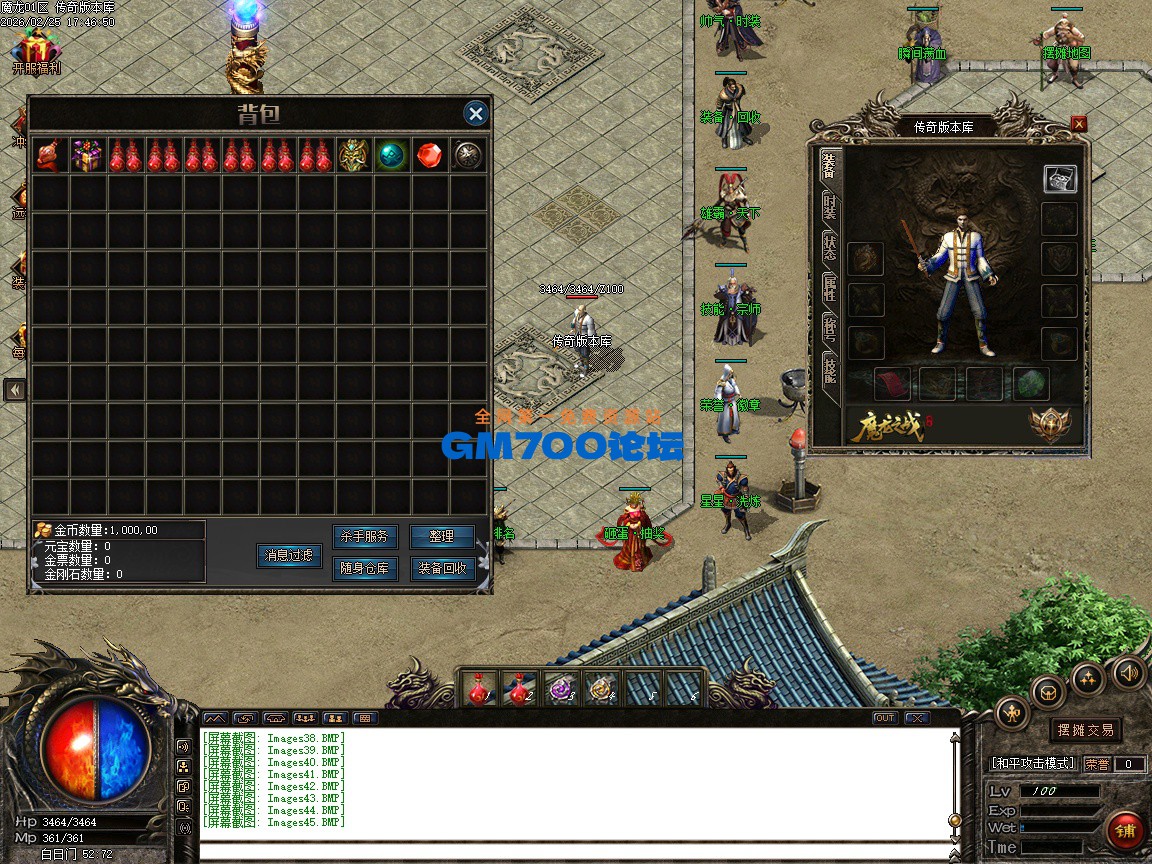Open 随身仓库 portable warehouse

364,569
